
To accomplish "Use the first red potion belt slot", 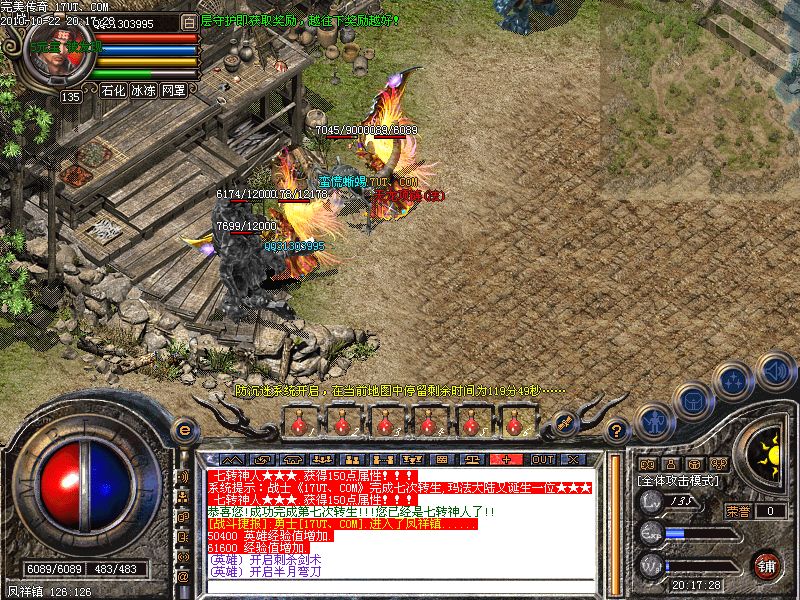I will (298, 422).
